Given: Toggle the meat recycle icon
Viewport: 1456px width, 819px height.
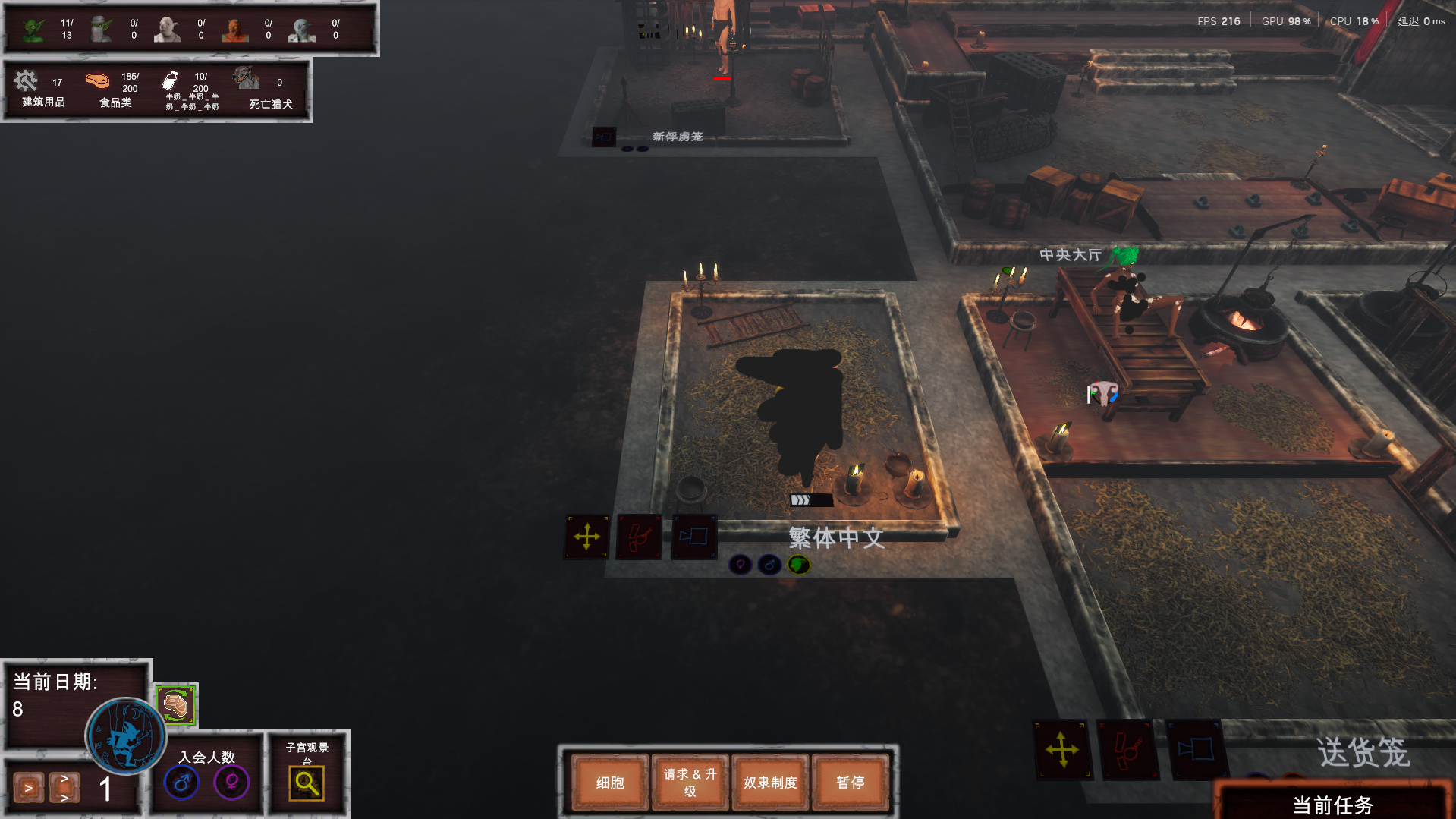Looking at the screenshot, I should point(176,705).
